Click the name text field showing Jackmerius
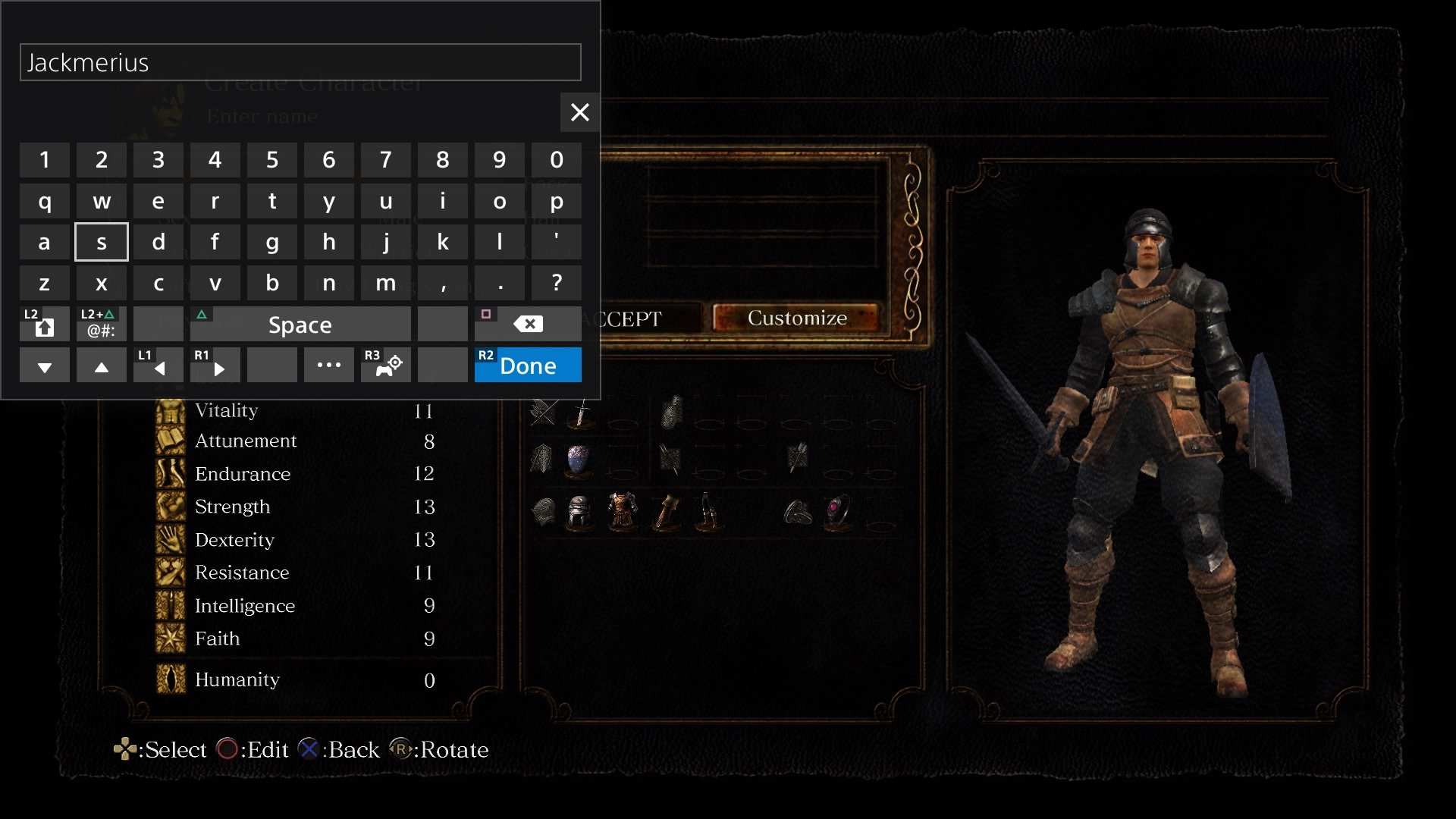The width and height of the screenshot is (1456, 819). pos(300,62)
